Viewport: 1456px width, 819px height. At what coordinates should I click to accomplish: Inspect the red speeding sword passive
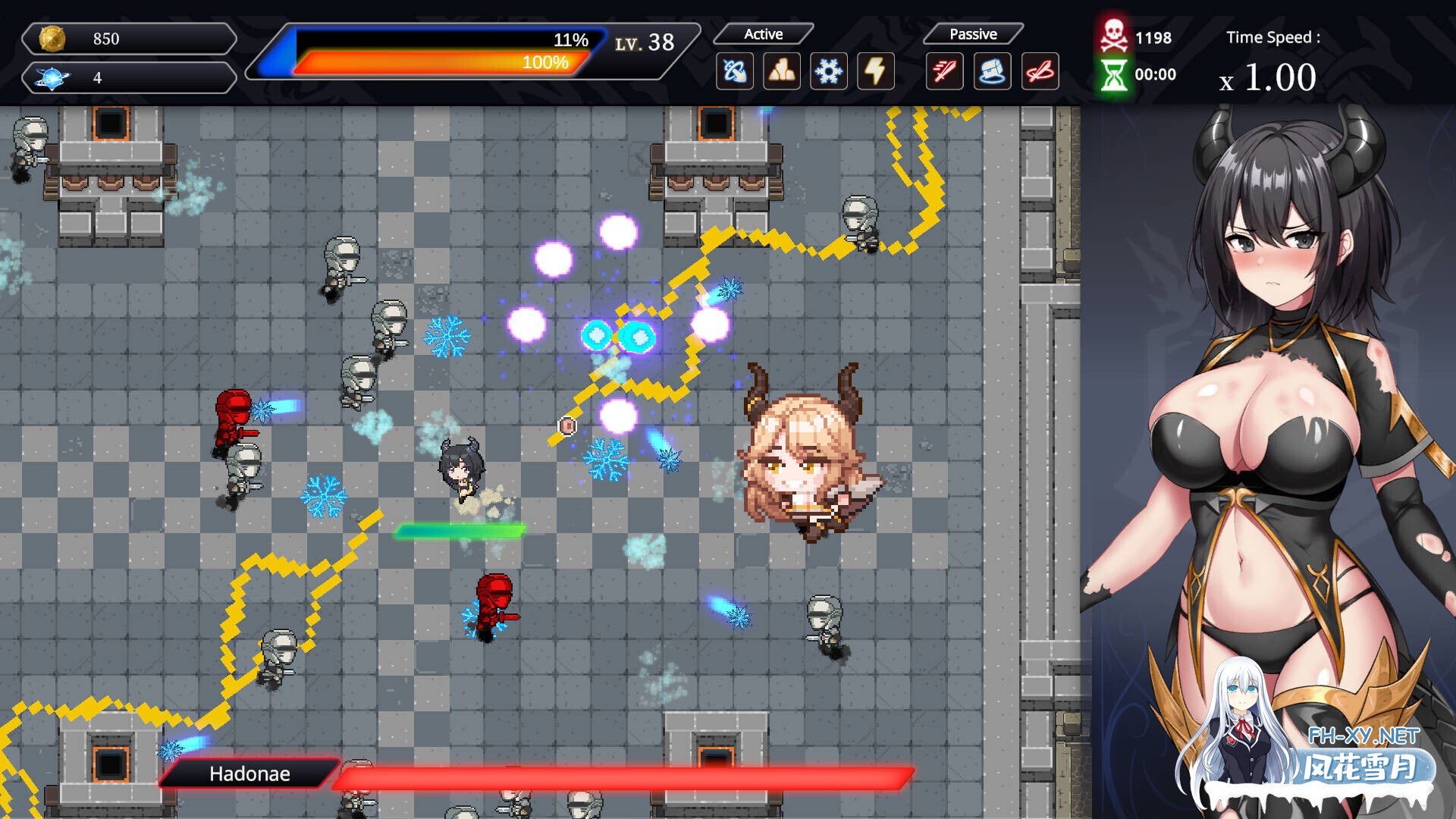click(944, 72)
